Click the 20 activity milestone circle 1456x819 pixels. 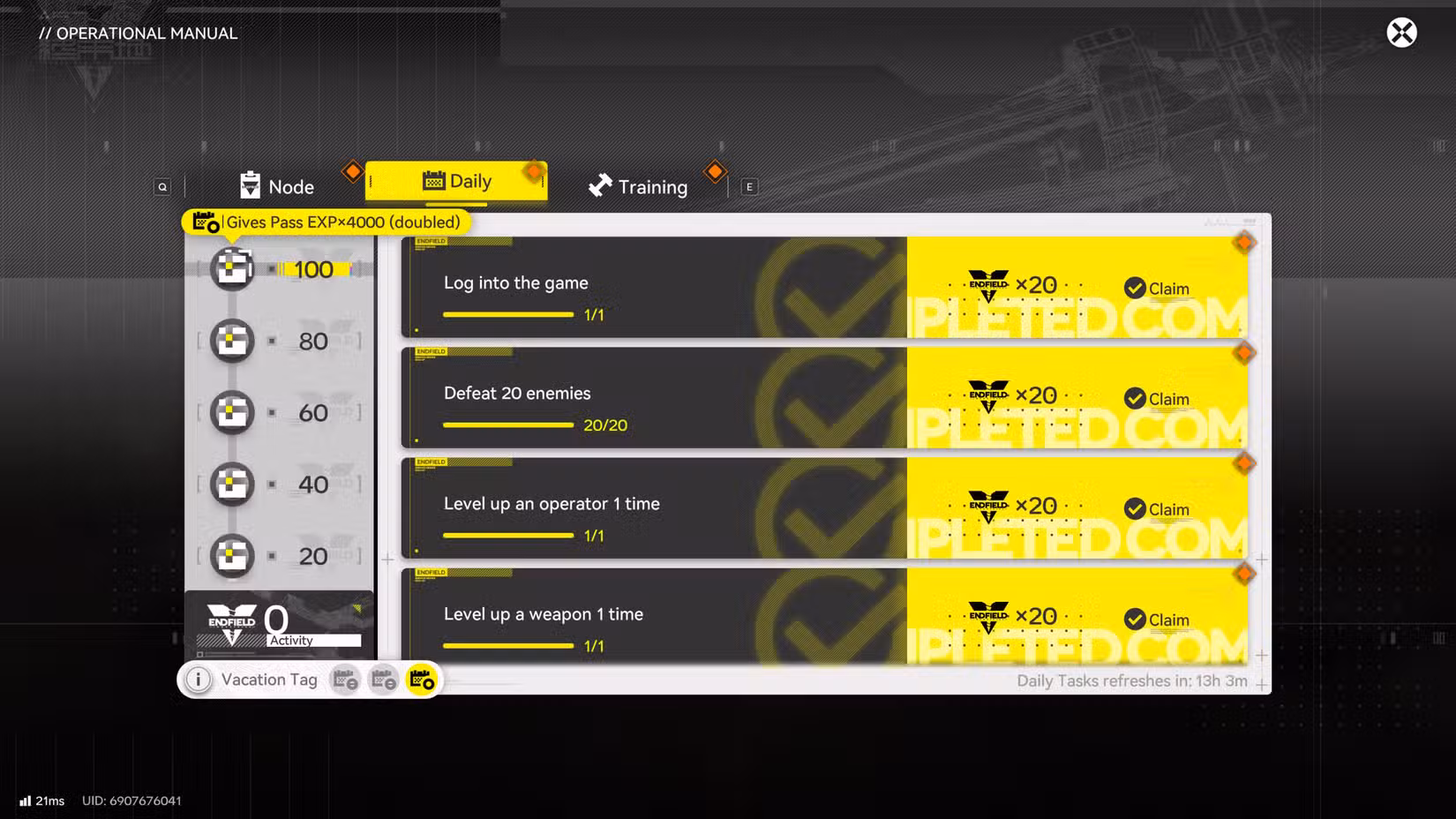click(x=231, y=556)
